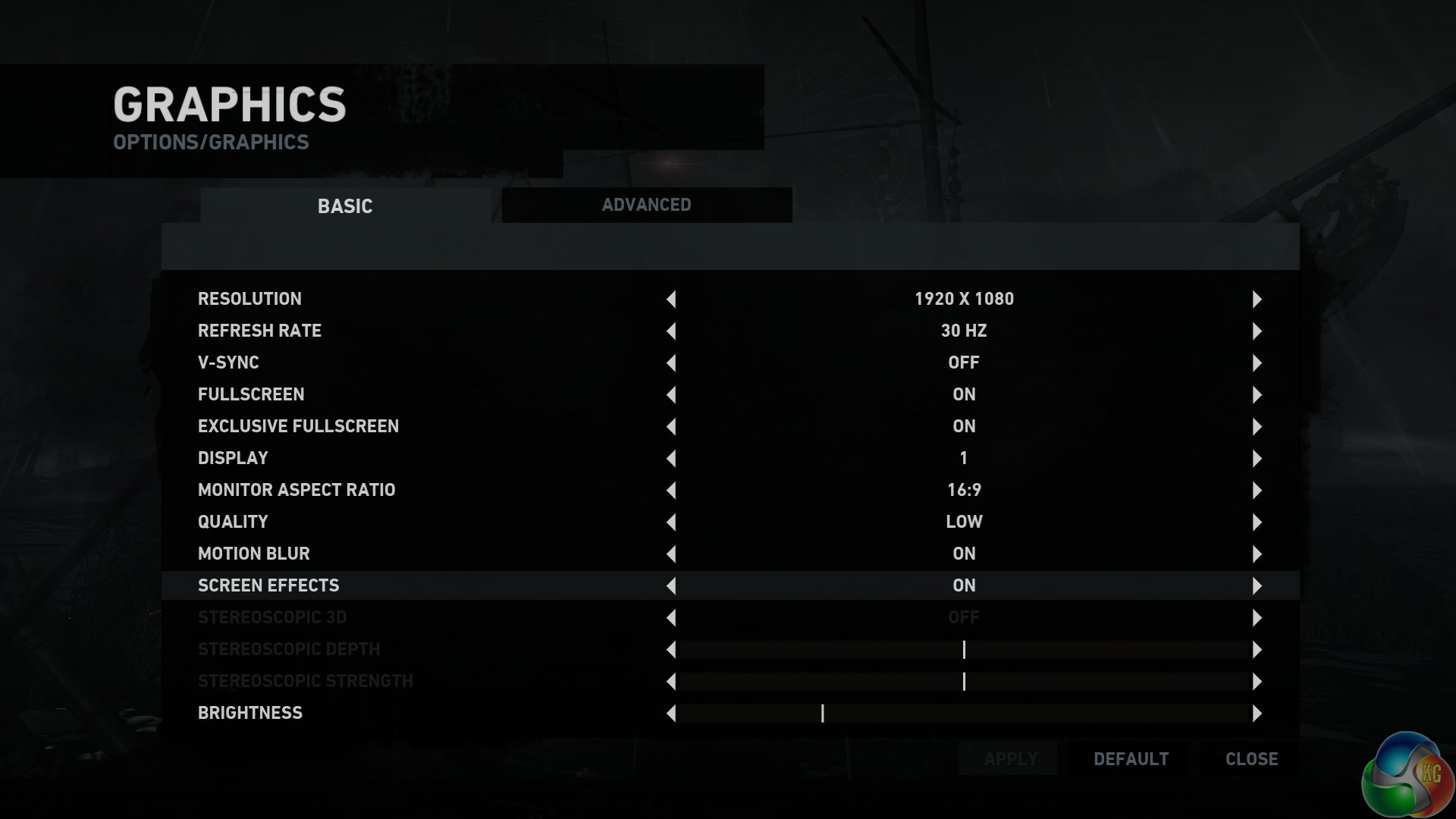Viewport: 1456px width, 819px height.
Task: Raise Quality preset with right arrow
Action: (1257, 522)
